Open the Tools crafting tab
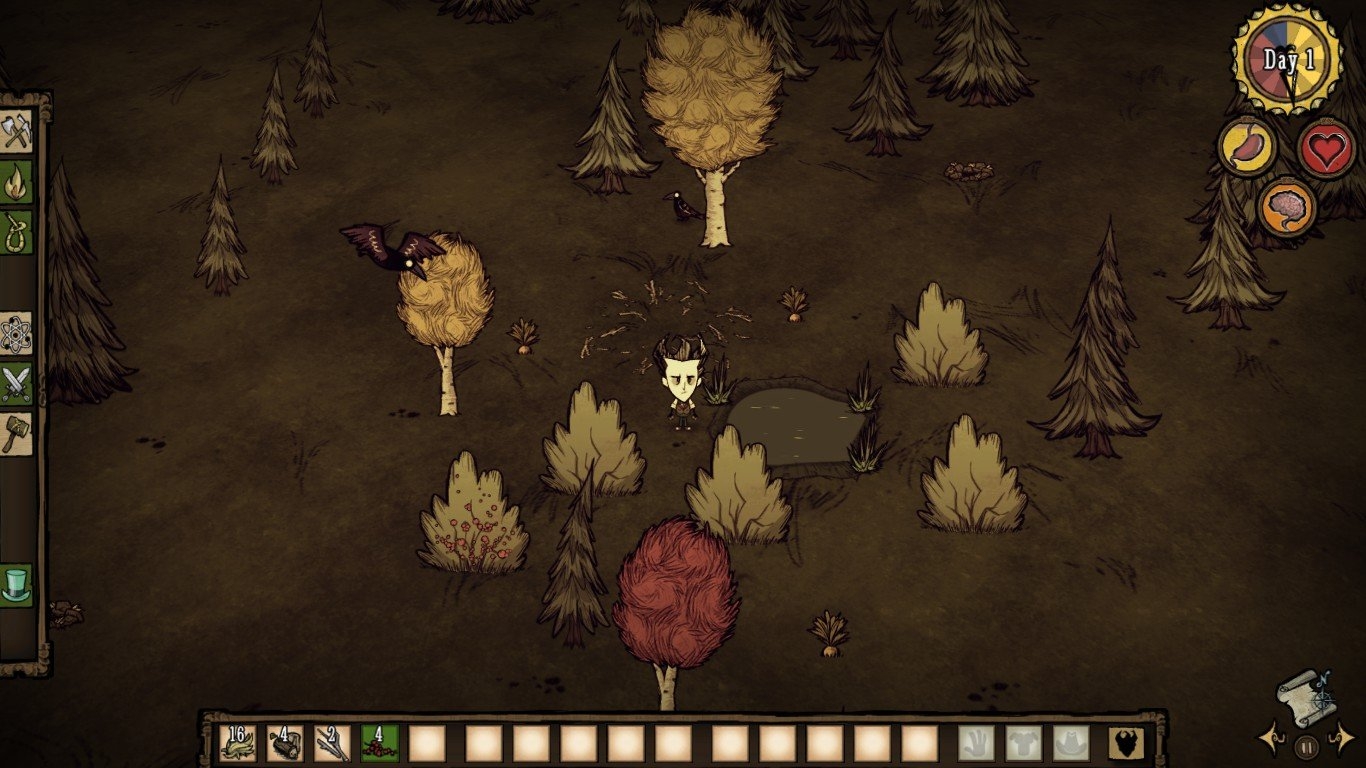Screen dimensions: 1366x768 (x=17, y=131)
